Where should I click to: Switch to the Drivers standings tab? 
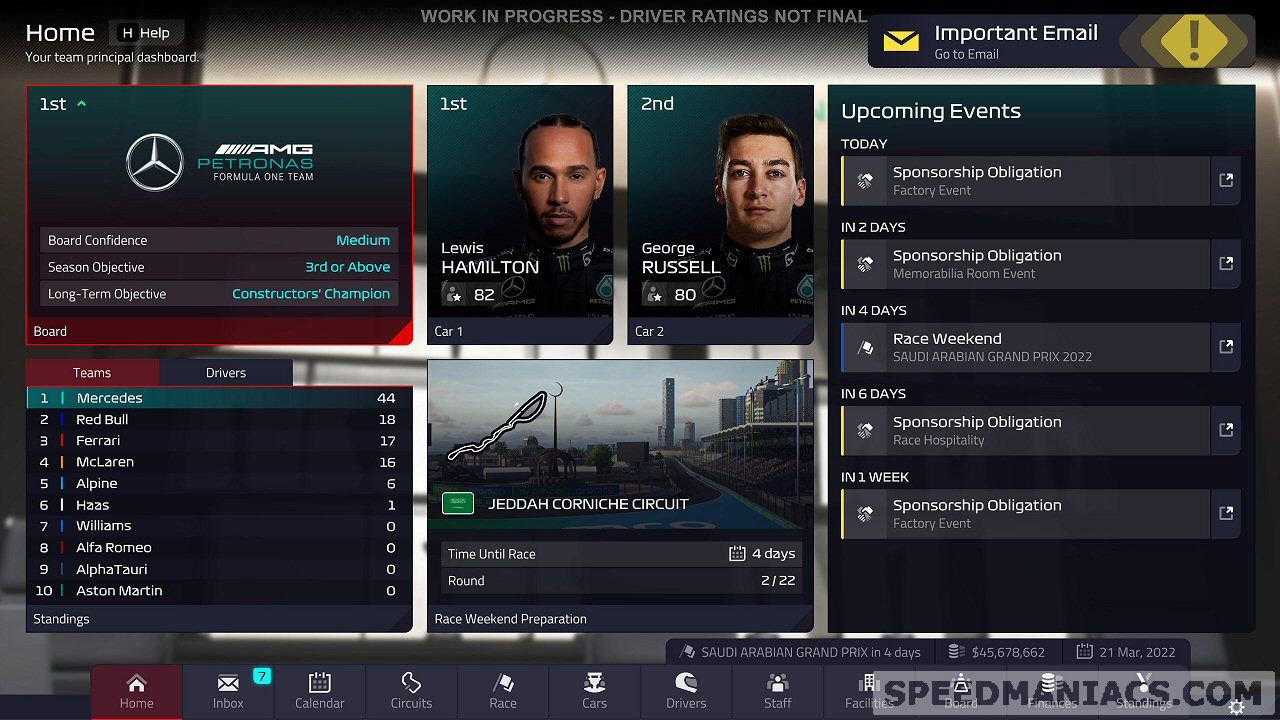226,373
